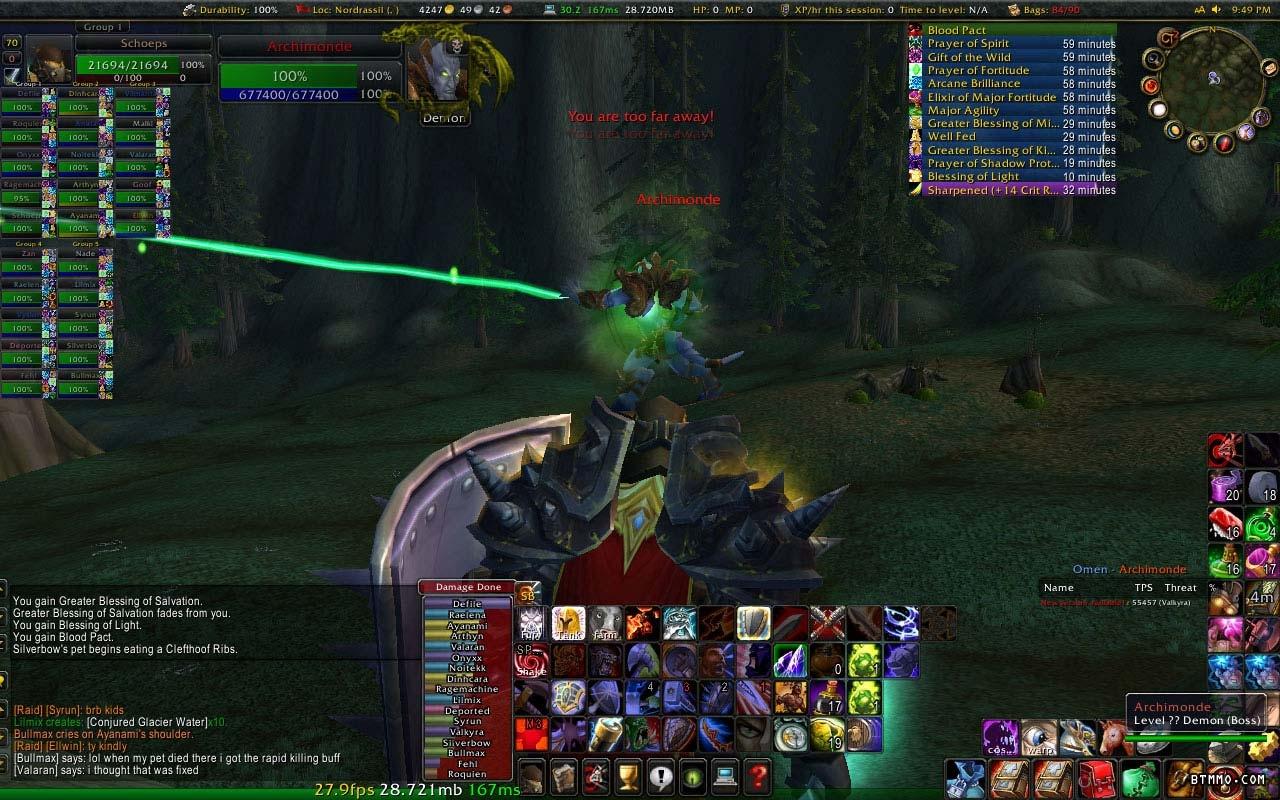
Task: Open the quest log exclamation bubble button
Action: 659,775
